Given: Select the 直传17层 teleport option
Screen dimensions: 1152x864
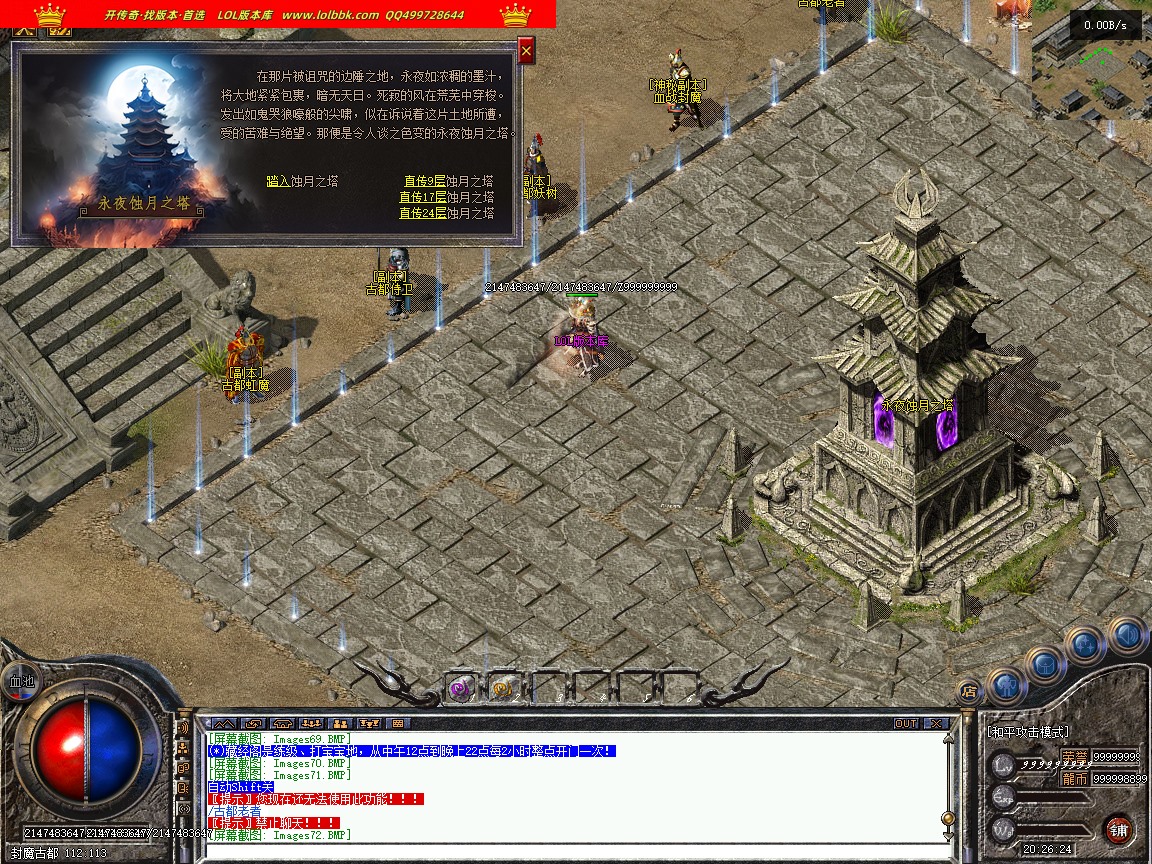Looking at the screenshot, I should [423, 197].
